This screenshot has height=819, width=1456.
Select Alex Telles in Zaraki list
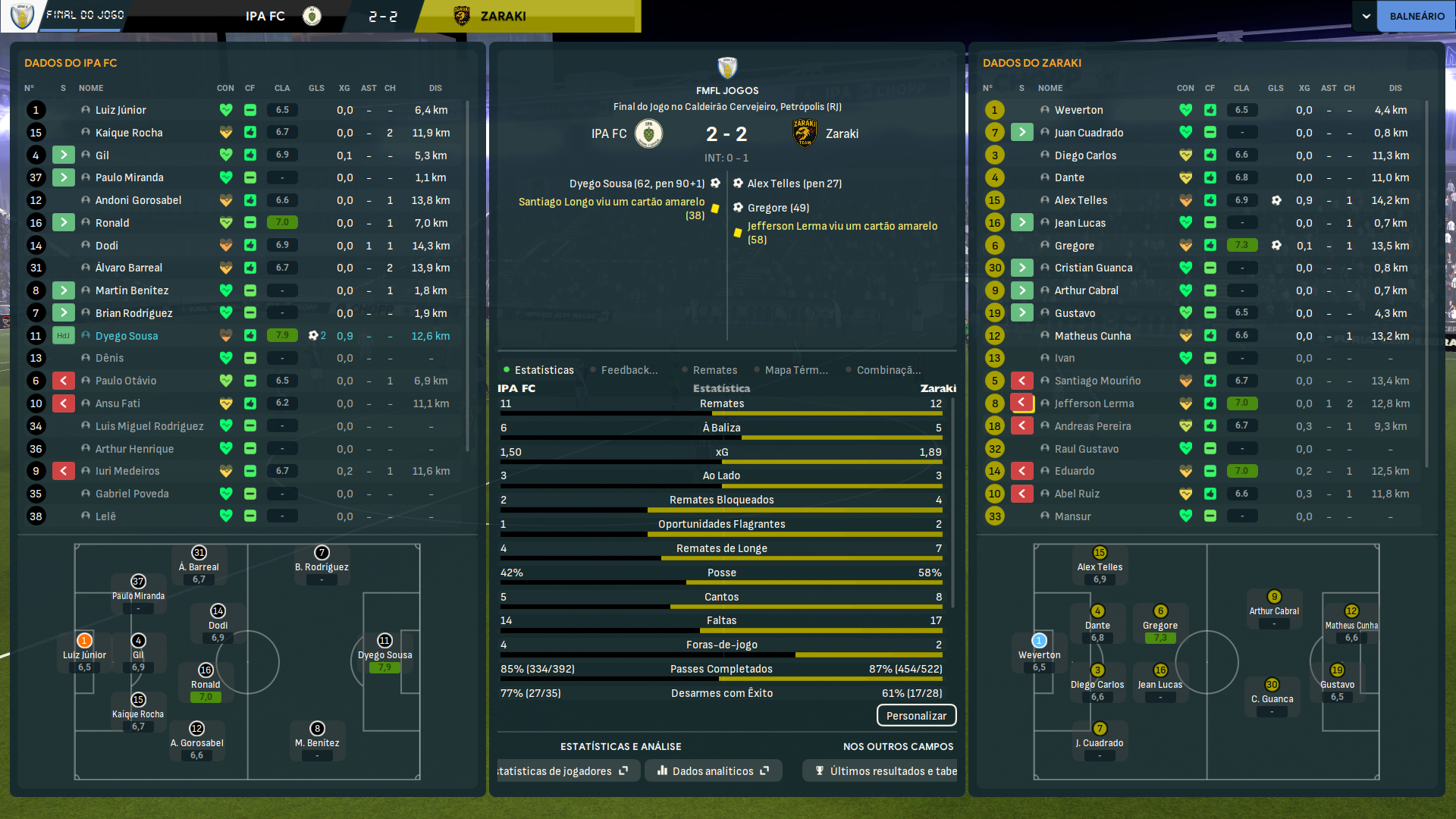1081,200
